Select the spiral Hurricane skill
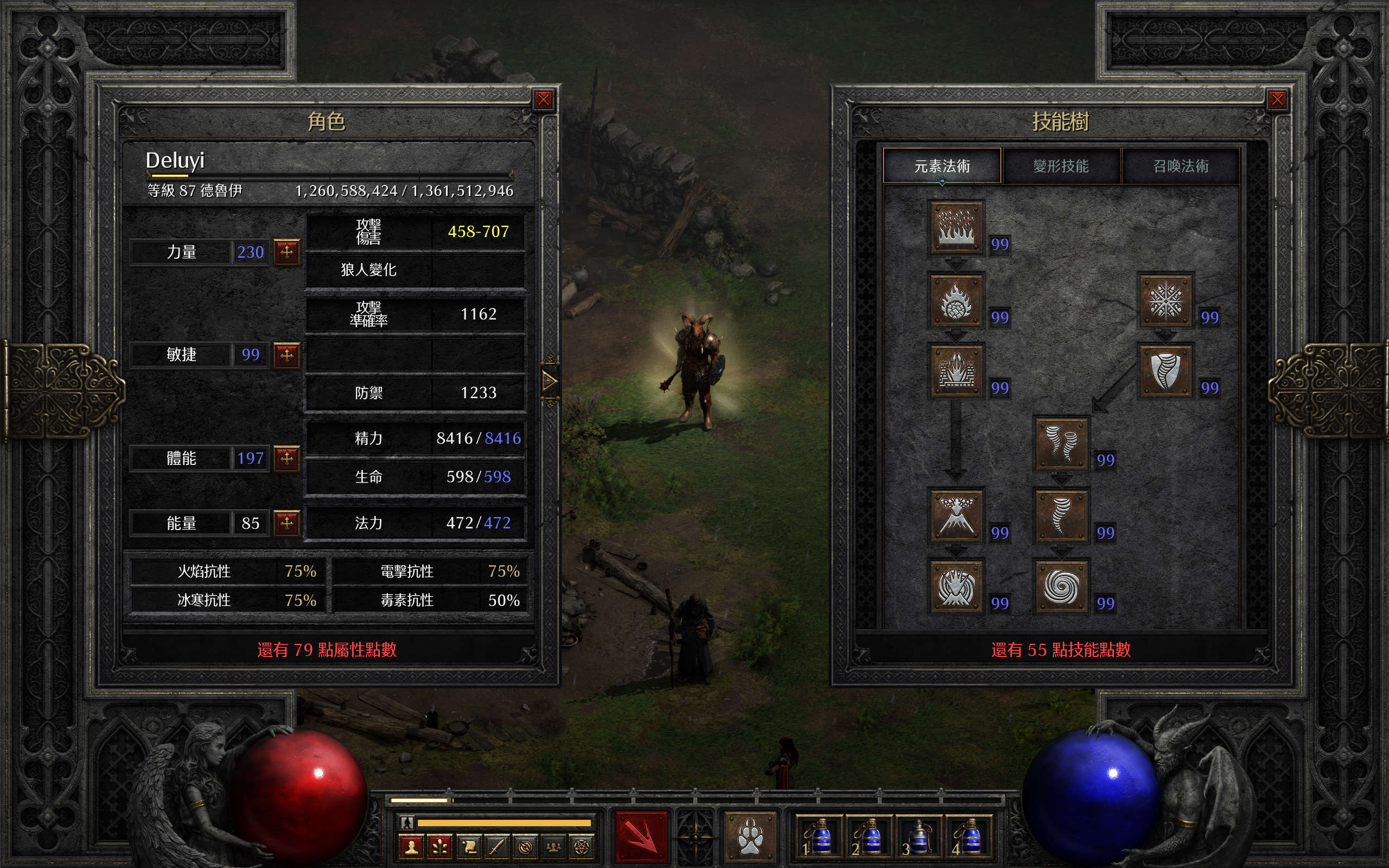Image resolution: width=1389 pixels, height=868 pixels. (x=1061, y=586)
